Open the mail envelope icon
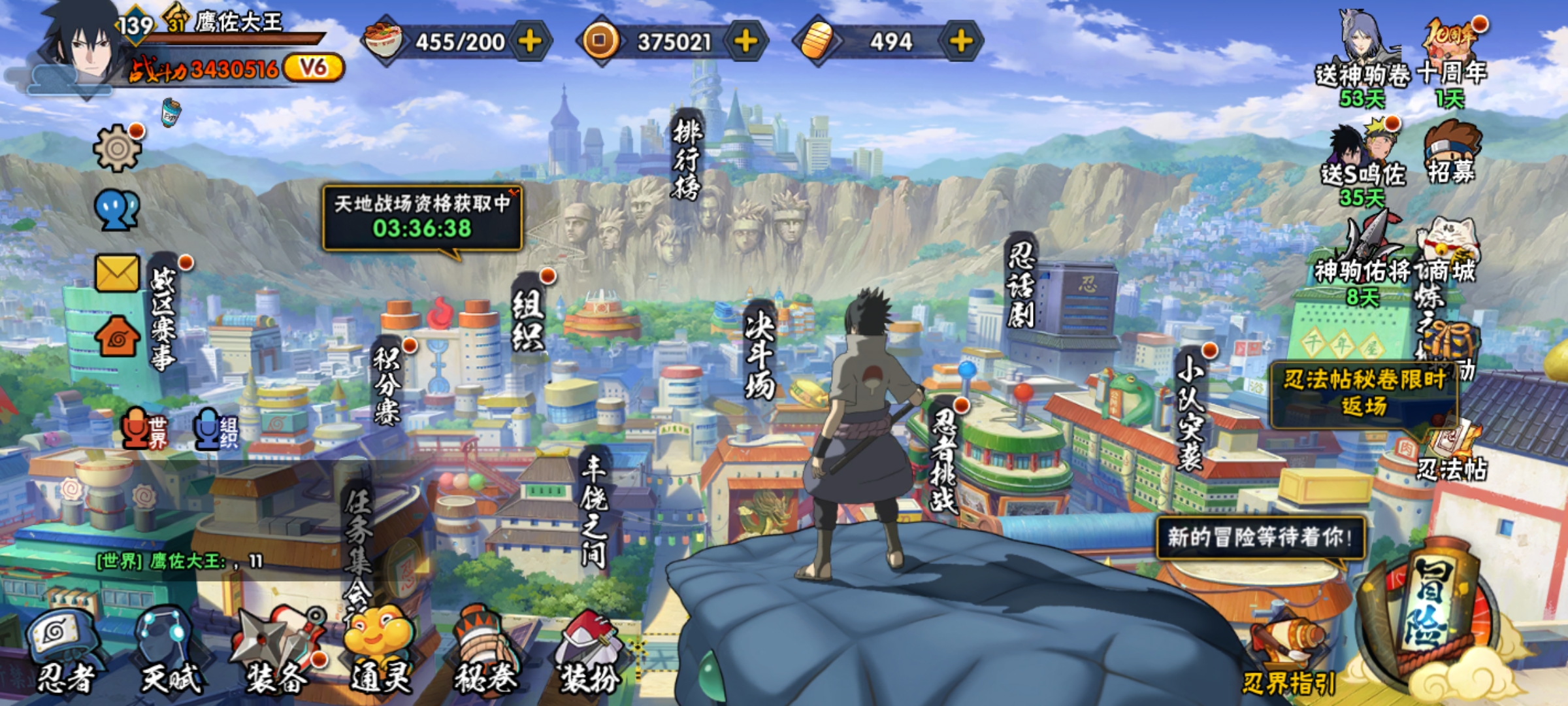This screenshot has width=1568, height=706. pos(118,272)
